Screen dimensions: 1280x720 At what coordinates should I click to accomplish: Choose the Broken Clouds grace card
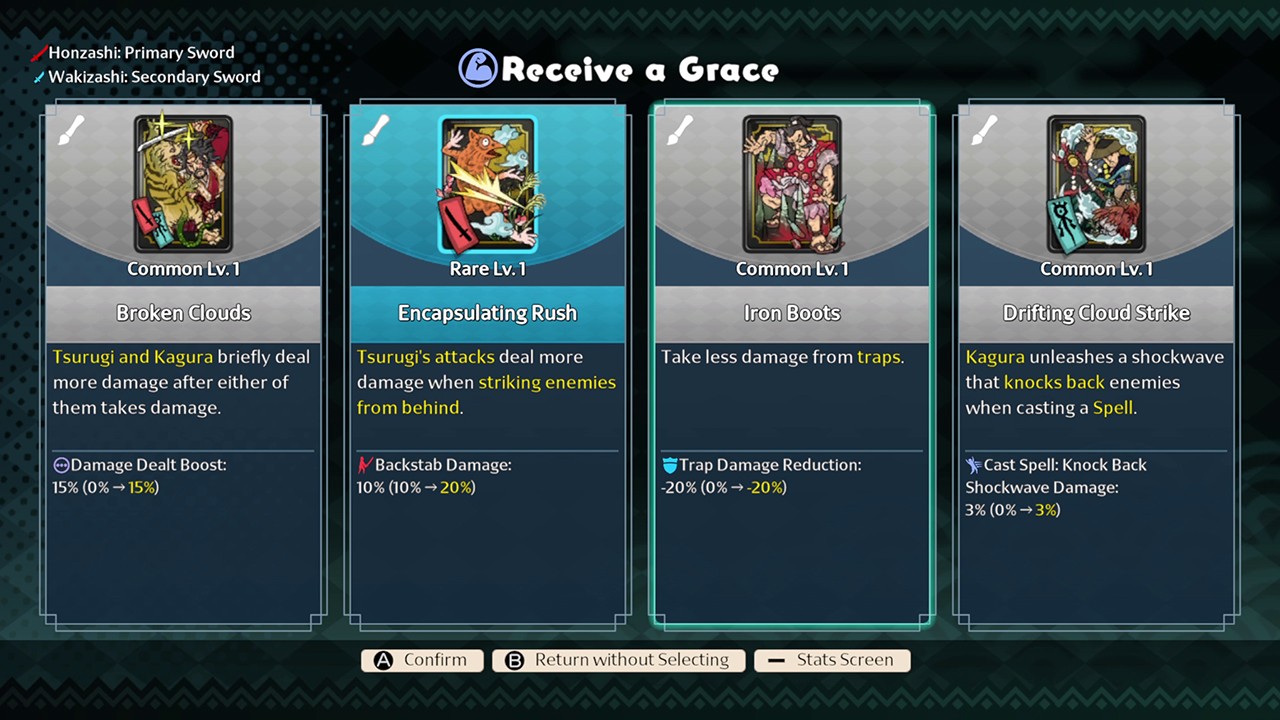(183, 365)
